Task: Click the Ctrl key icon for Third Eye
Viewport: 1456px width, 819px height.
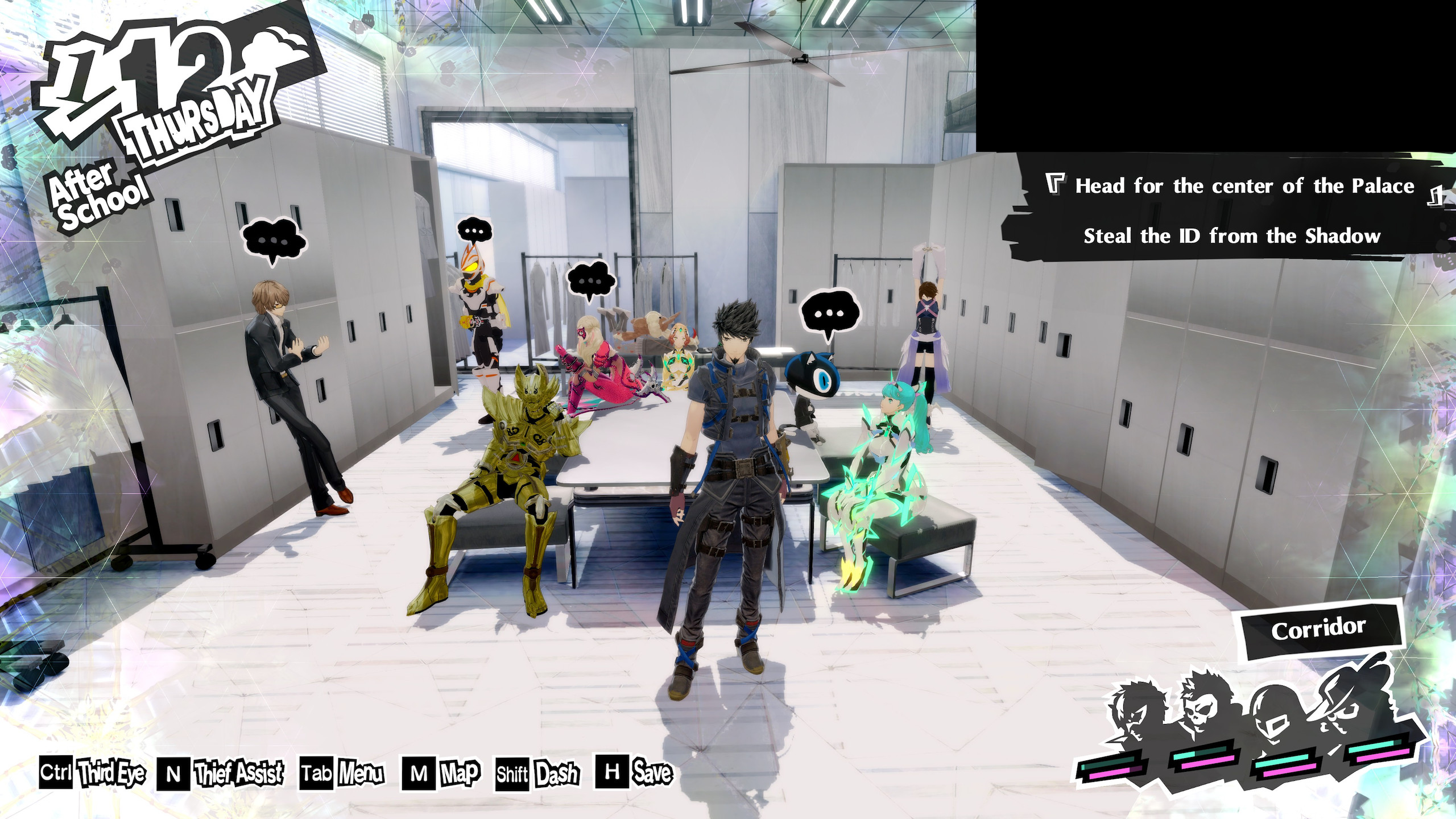Action: pyautogui.click(x=57, y=772)
